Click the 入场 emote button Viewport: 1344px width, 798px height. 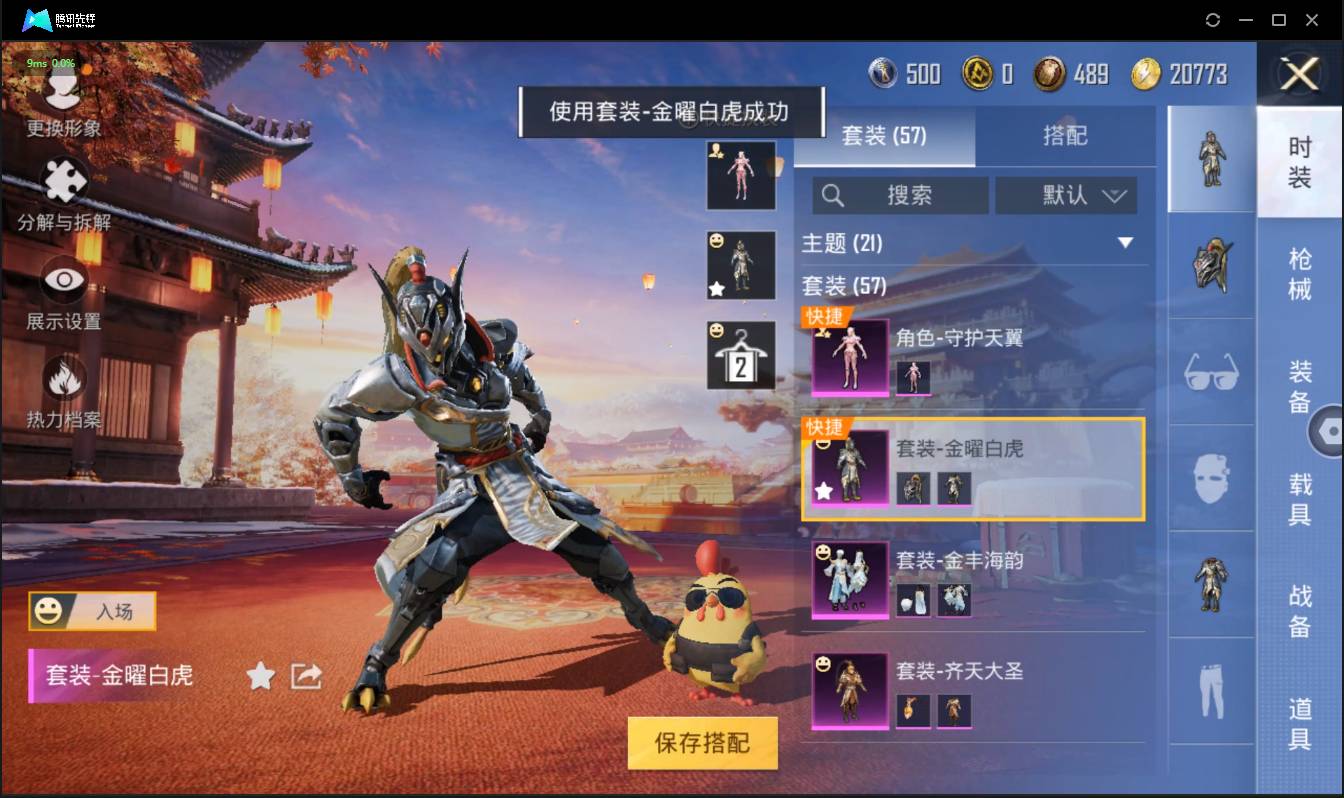92,610
